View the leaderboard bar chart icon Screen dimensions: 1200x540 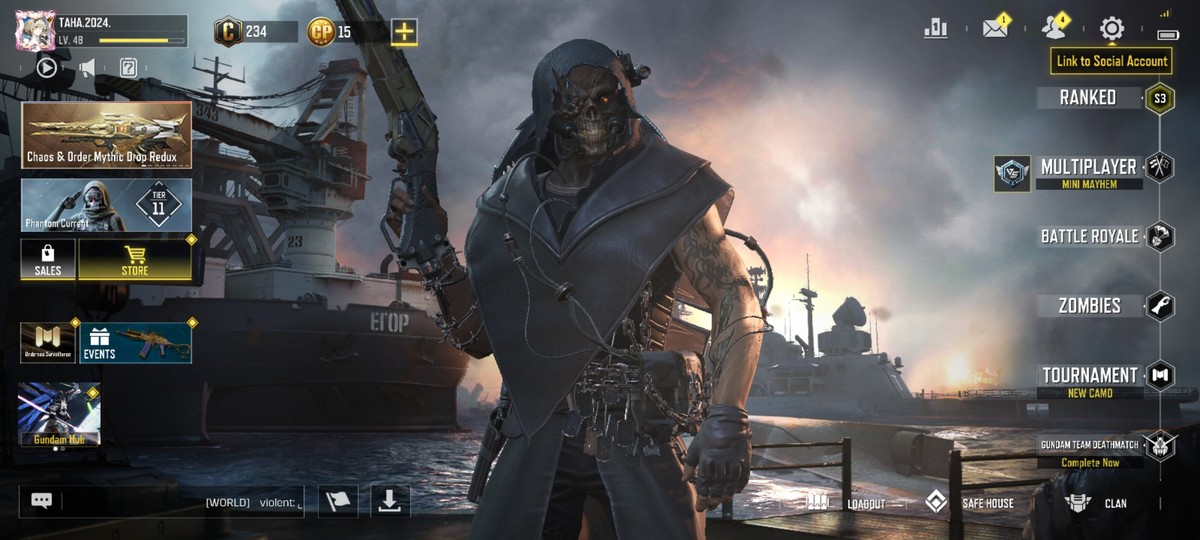click(936, 28)
